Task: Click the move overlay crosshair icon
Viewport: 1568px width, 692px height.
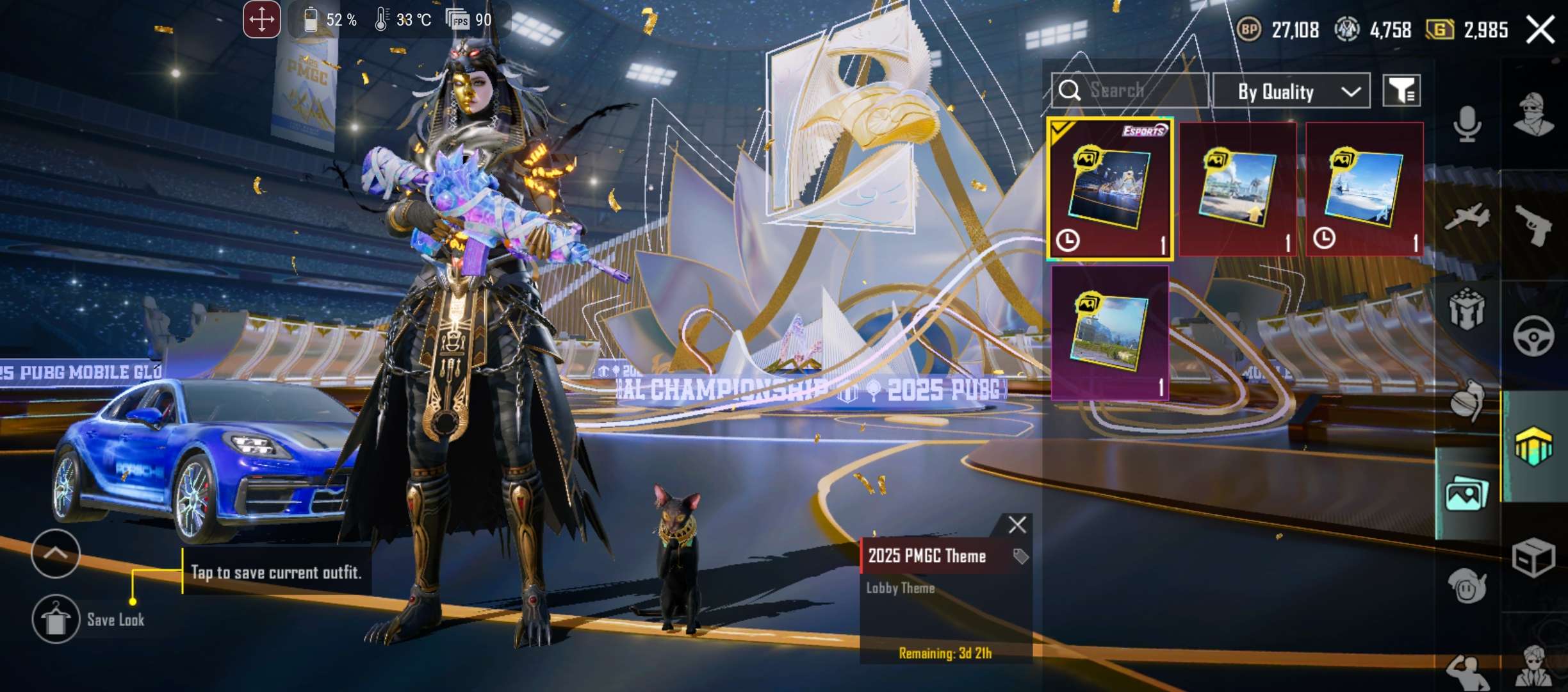Action: pyautogui.click(x=261, y=20)
